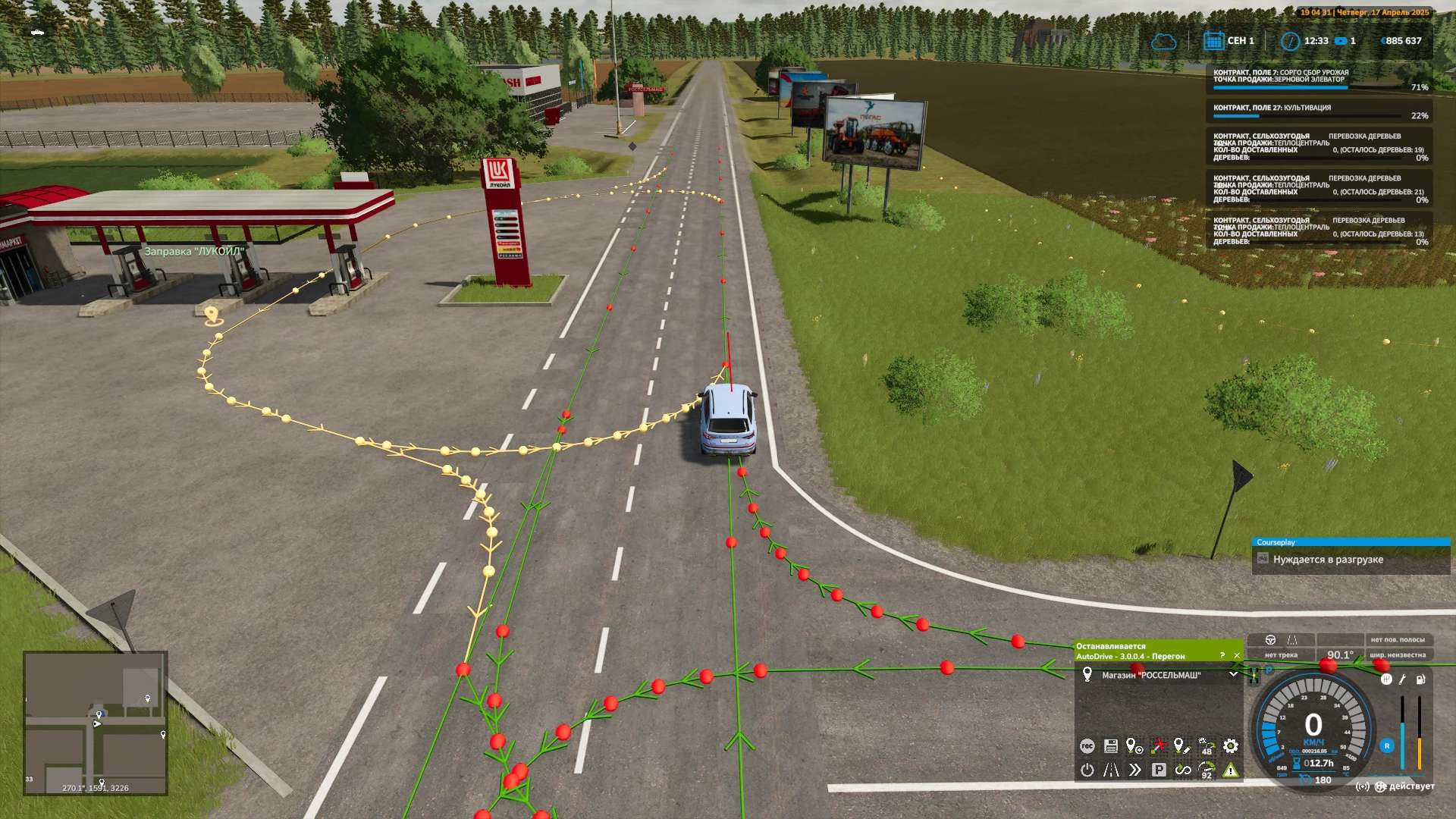Add a new map marker destination
Image resolution: width=1456 pixels, height=819 pixels.
pyautogui.click(x=1134, y=746)
